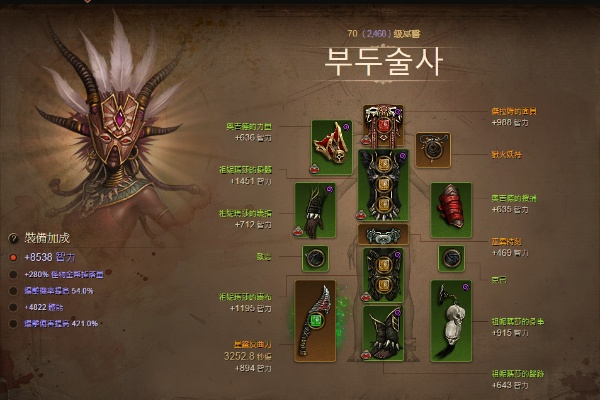Image resolution: width=600 pixels, height=400 pixels.
Task: Select the helmet slot above the chest armor
Action: (382, 126)
